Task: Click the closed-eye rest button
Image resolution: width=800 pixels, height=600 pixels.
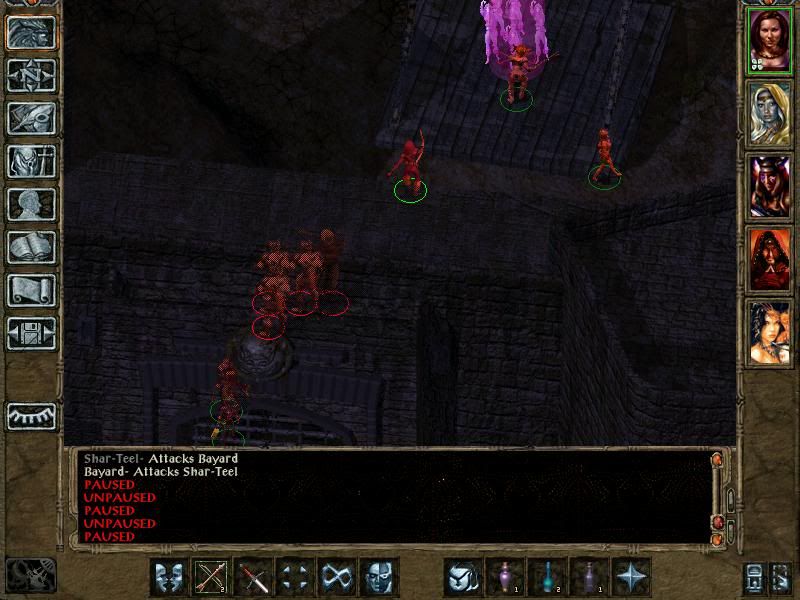Action: pyautogui.click(x=31, y=415)
